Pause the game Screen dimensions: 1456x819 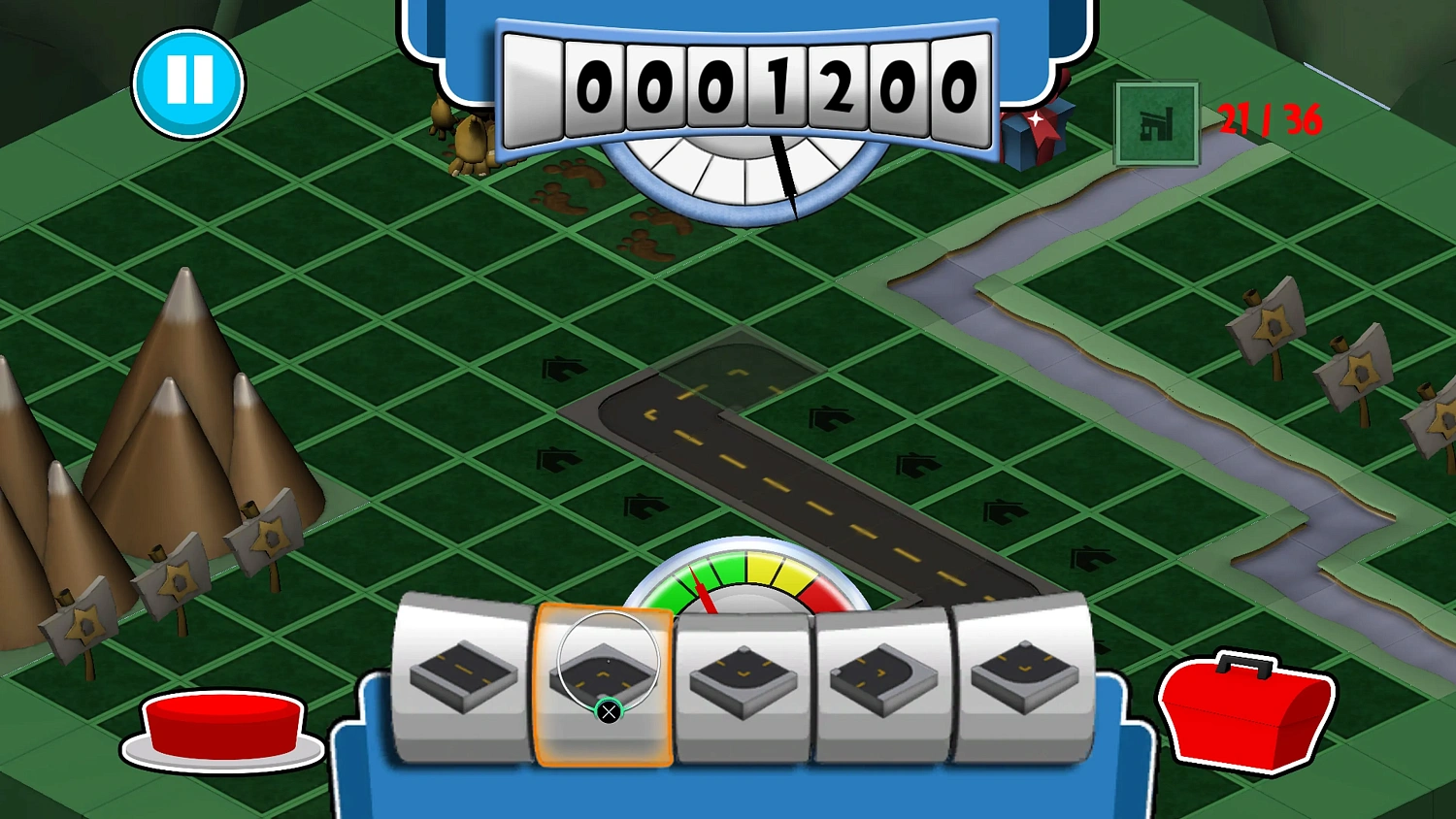[x=190, y=82]
